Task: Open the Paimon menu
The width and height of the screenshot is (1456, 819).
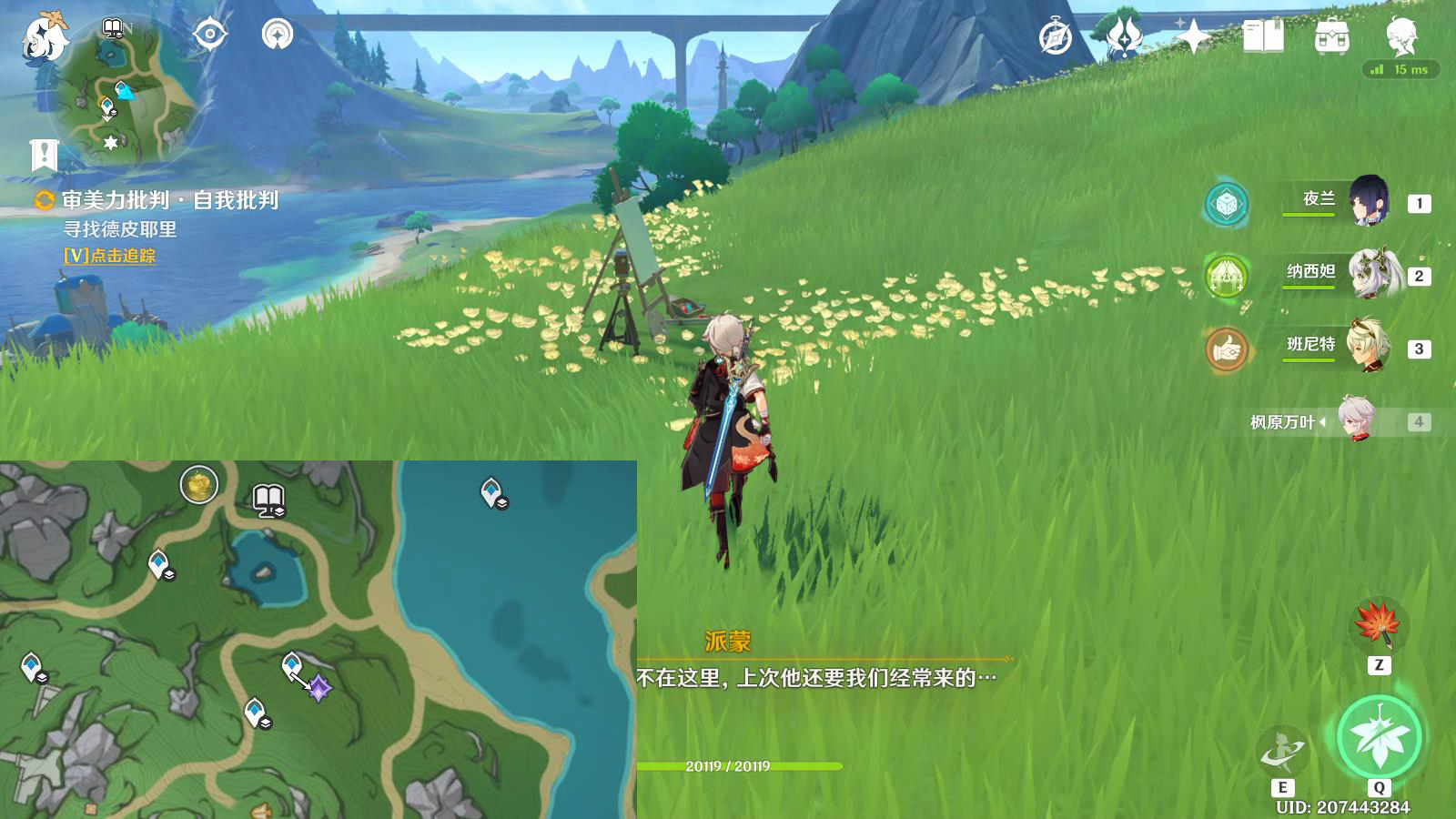Action: [x=44, y=38]
